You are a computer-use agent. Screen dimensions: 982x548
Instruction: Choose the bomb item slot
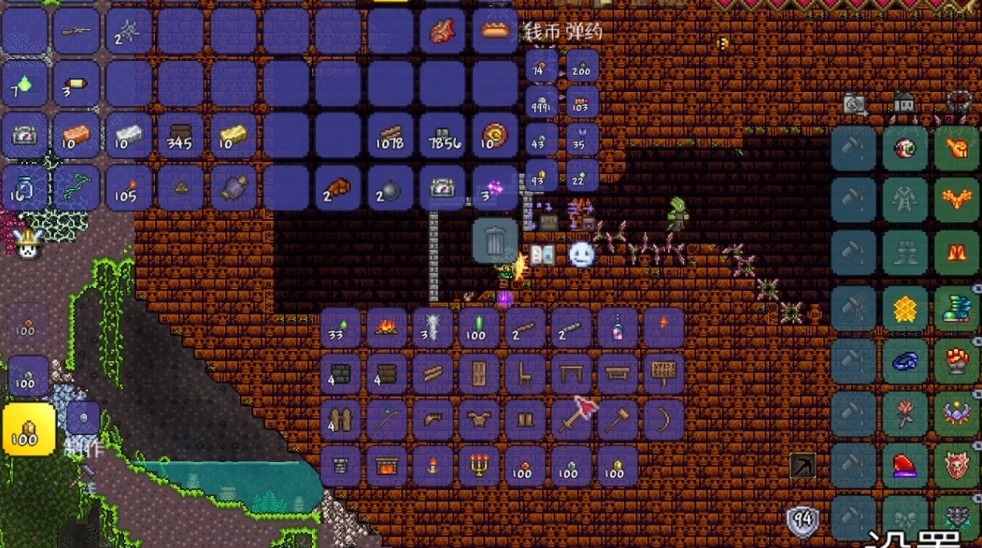389,188
